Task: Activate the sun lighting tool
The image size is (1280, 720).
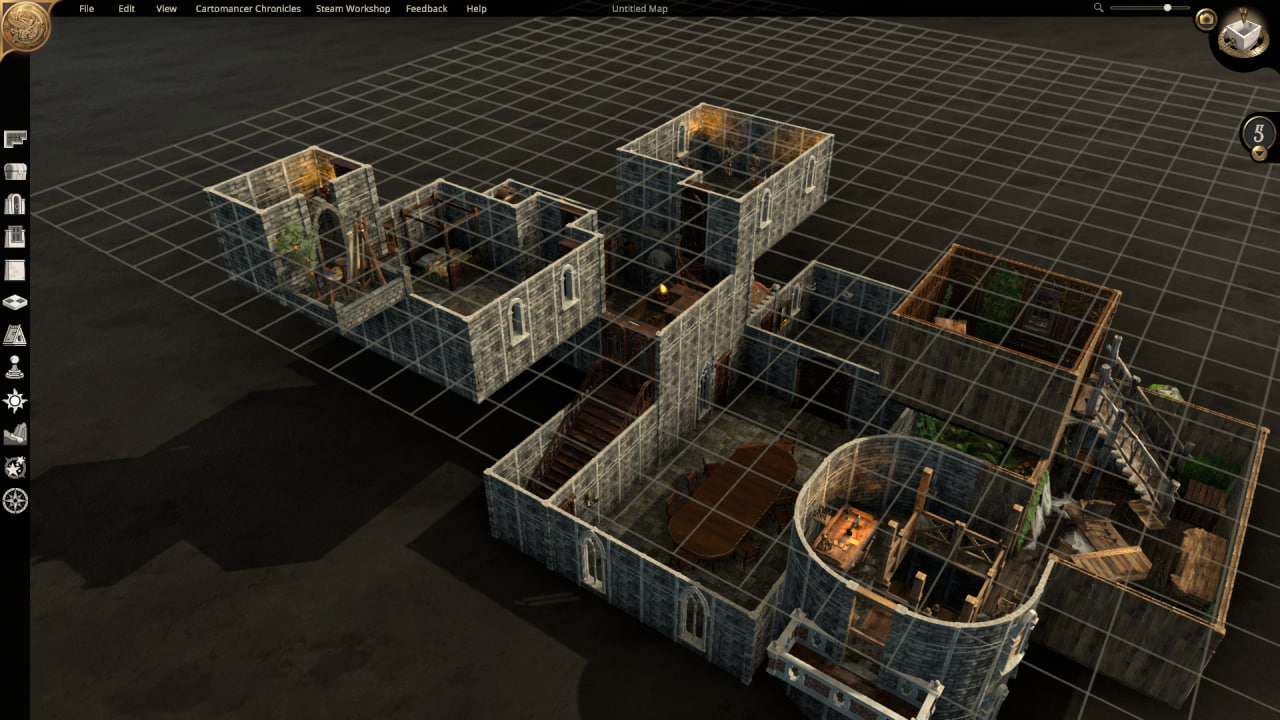Action: click(15, 401)
